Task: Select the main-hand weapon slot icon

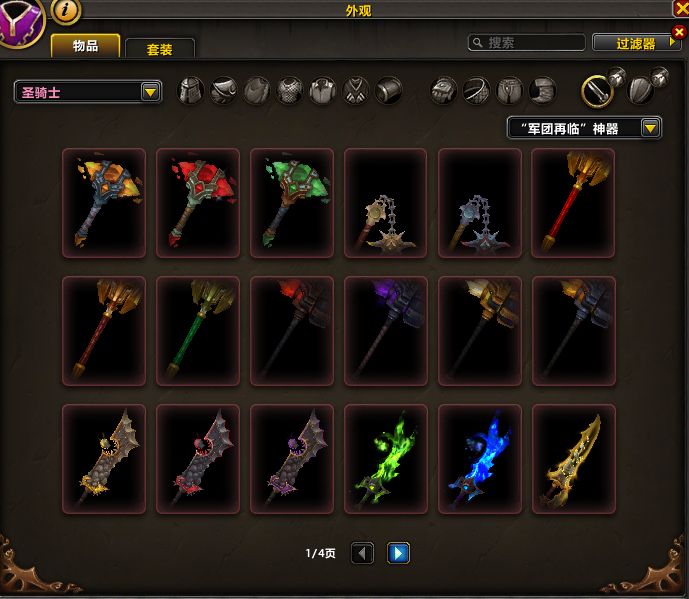Action: tap(598, 91)
